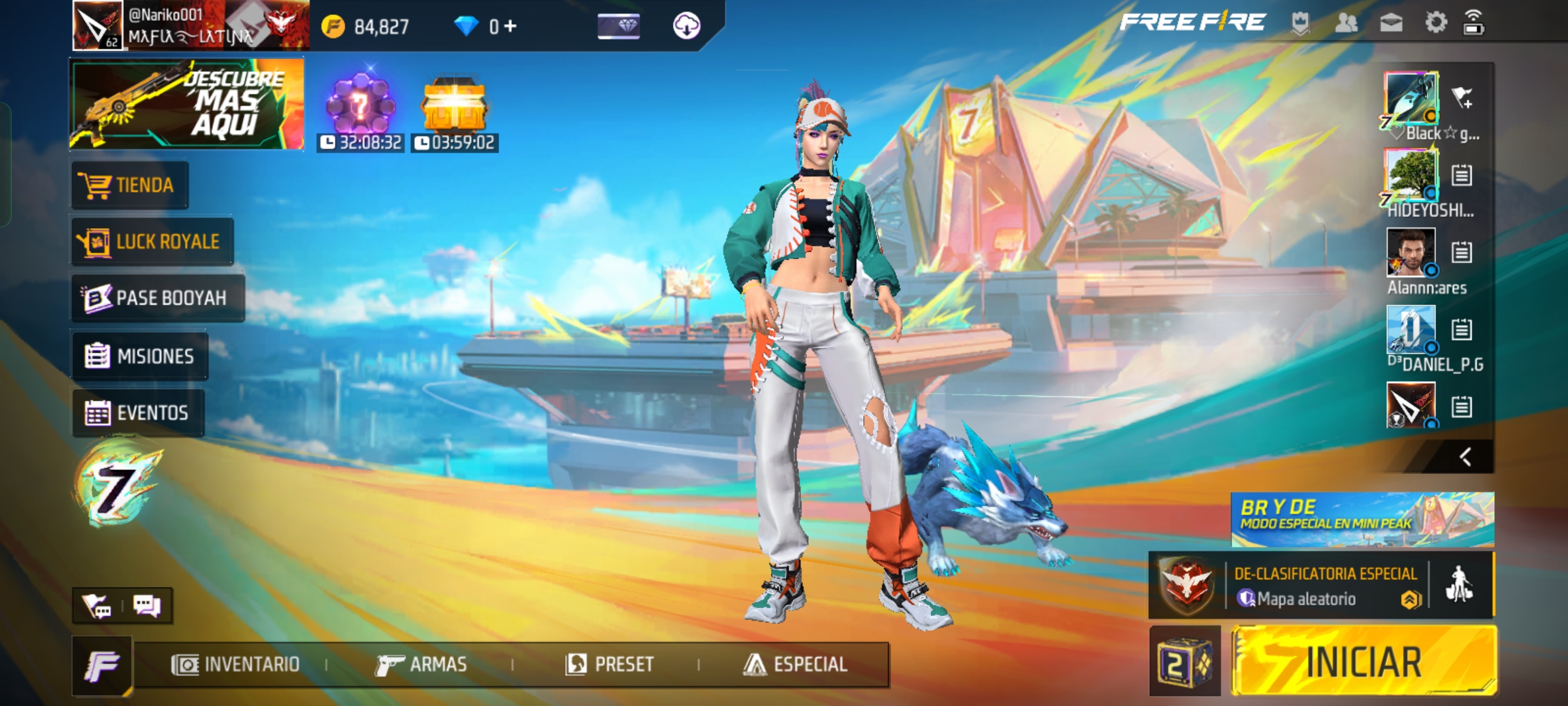
Task: Open the PRESET tab
Action: click(609, 665)
